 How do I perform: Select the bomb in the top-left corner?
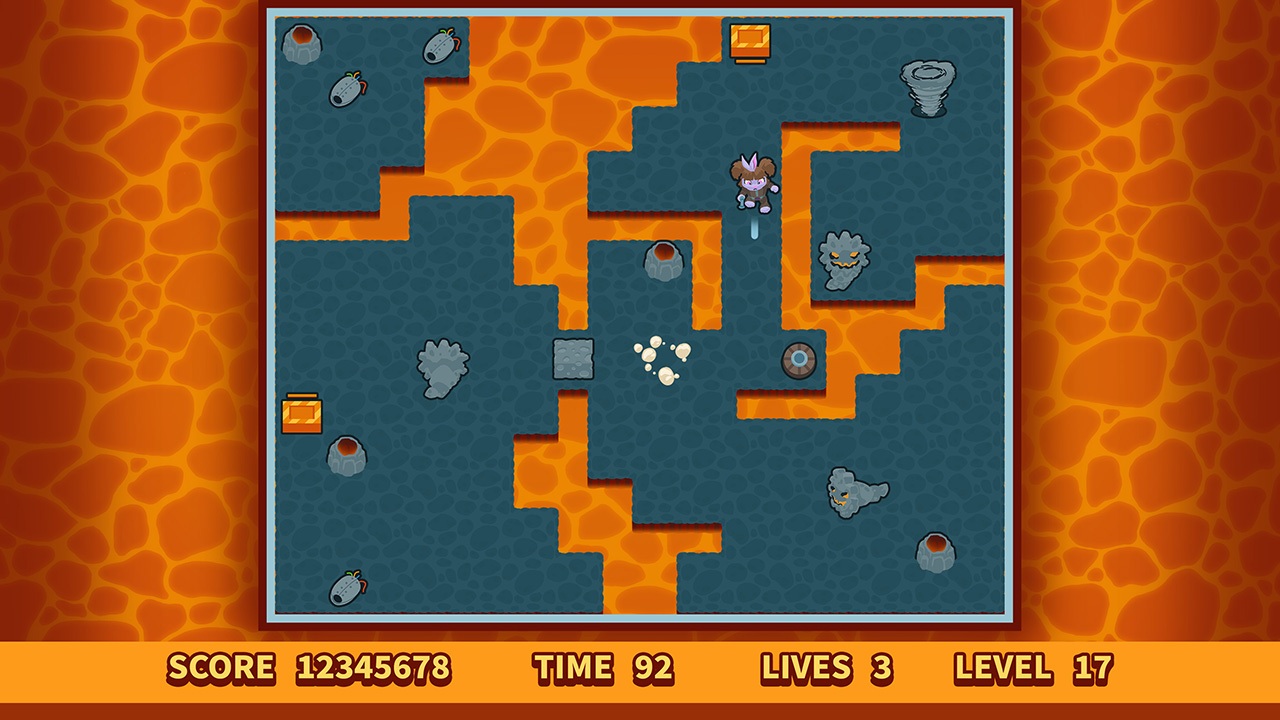point(345,90)
